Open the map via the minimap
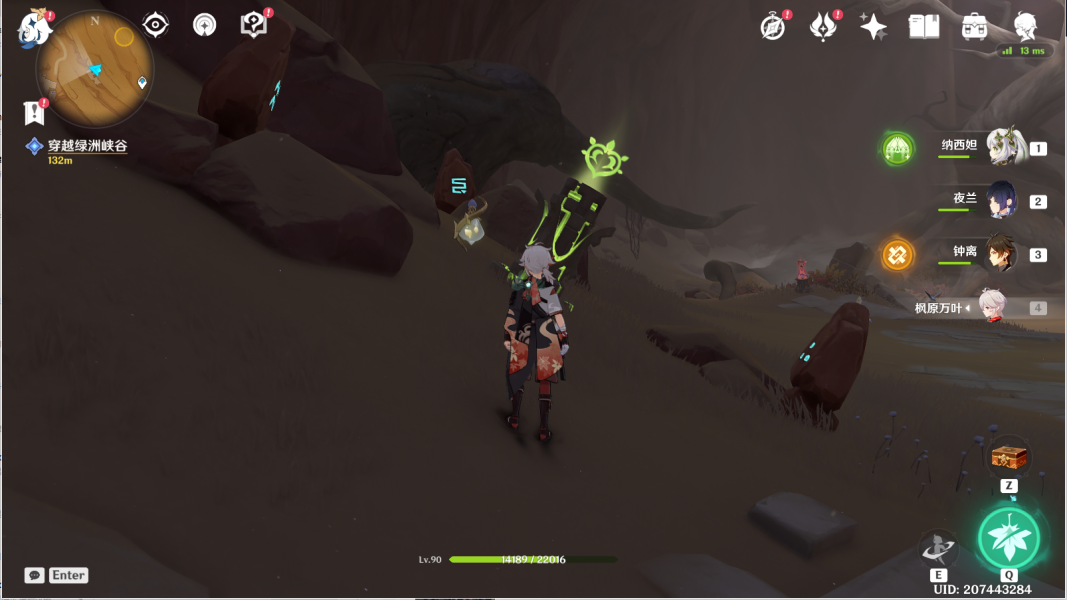Image resolution: width=1067 pixels, height=600 pixels. pyautogui.click(x=93, y=67)
